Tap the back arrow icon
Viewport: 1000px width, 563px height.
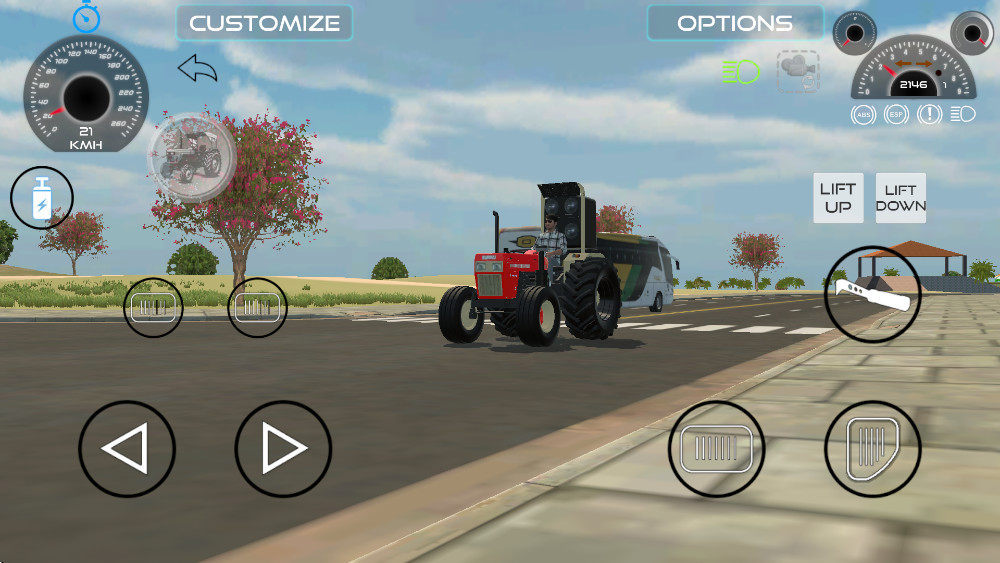(197, 69)
